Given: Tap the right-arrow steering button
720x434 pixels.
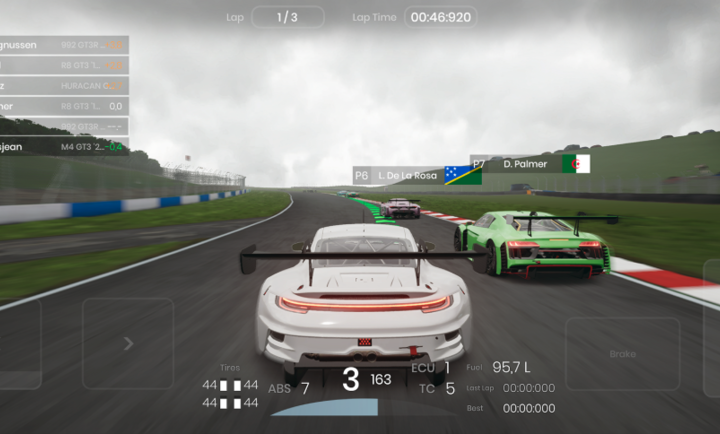Looking at the screenshot, I should pyautogui.click(x=127, y=343).
